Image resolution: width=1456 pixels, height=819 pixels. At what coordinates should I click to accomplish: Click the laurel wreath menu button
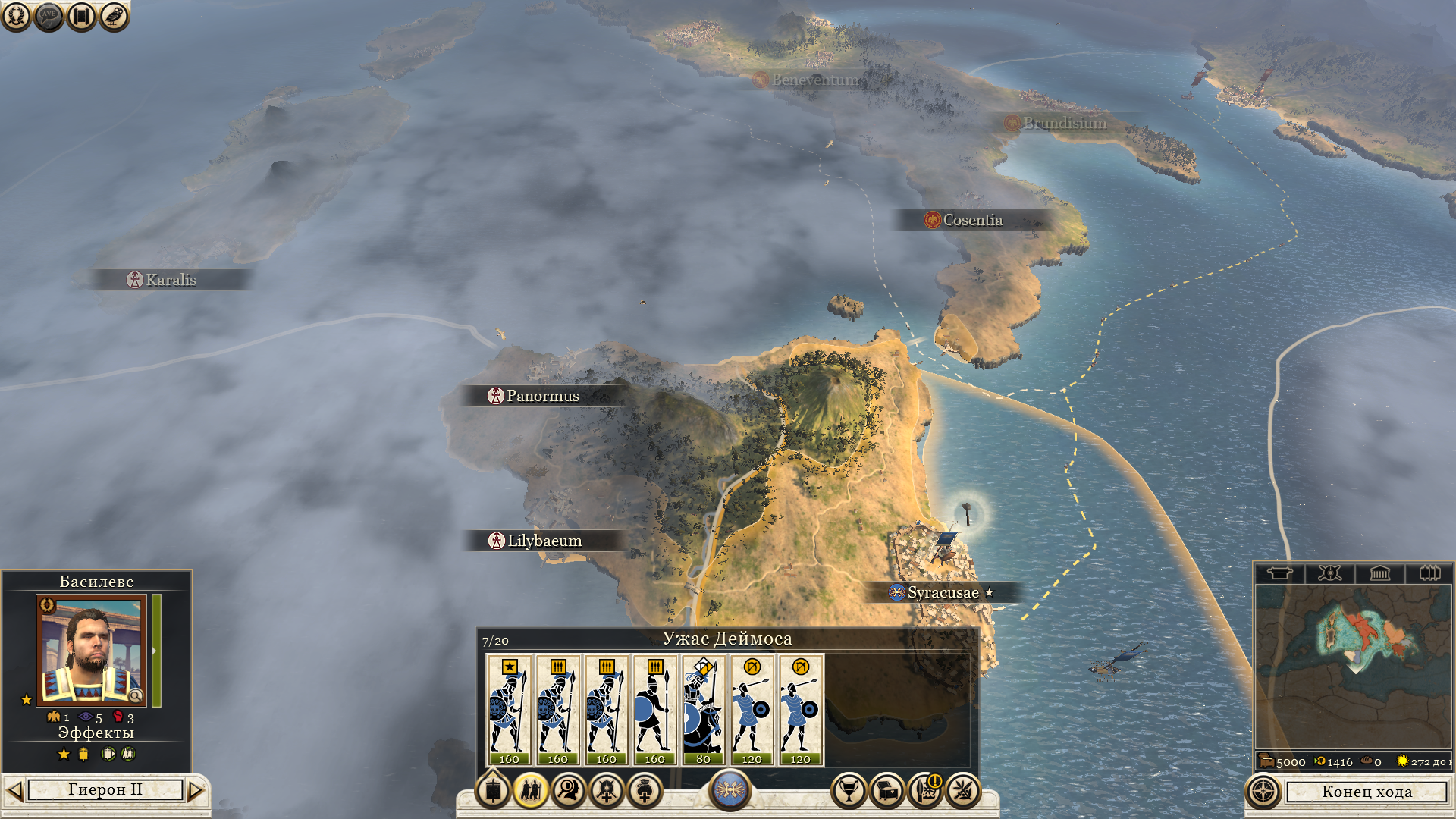tap(16, 16)
